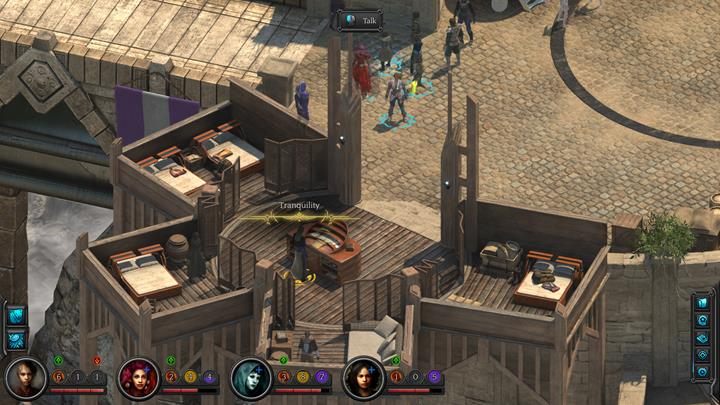720x405 pixels.
Task: Open the top icon in the right sidebar
Action: 701,302
